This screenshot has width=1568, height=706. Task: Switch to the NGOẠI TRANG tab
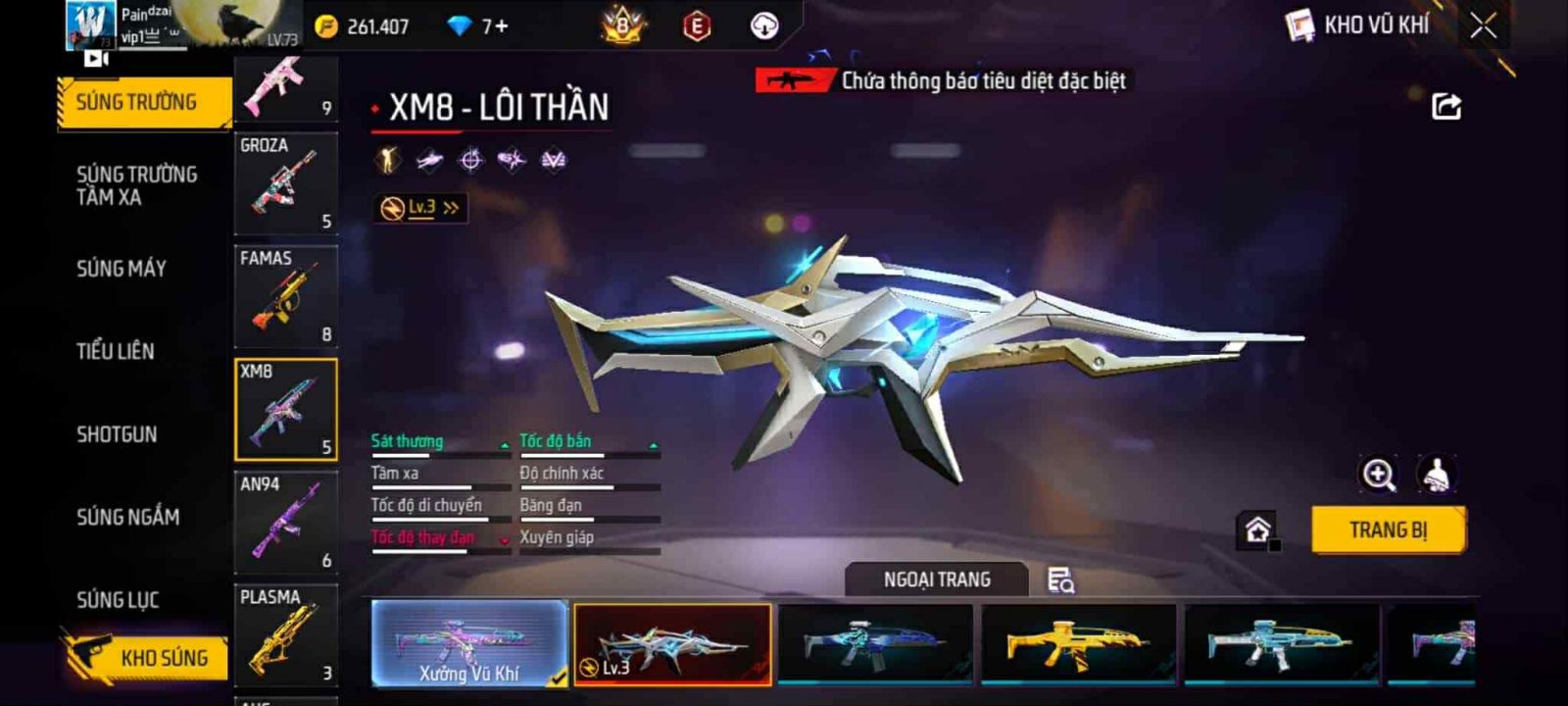click(x=937, y=580)
